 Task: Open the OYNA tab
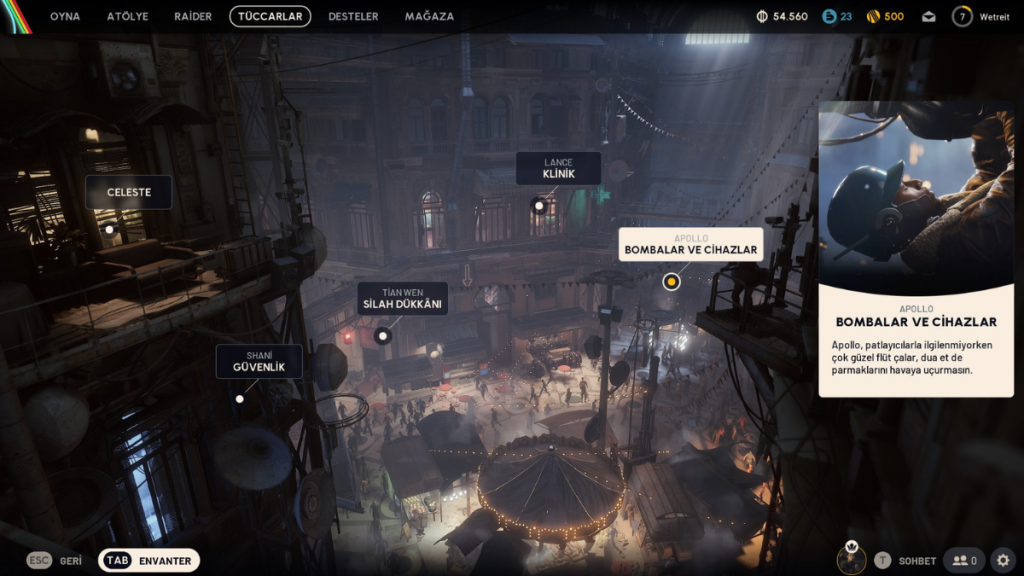point(65,16)
